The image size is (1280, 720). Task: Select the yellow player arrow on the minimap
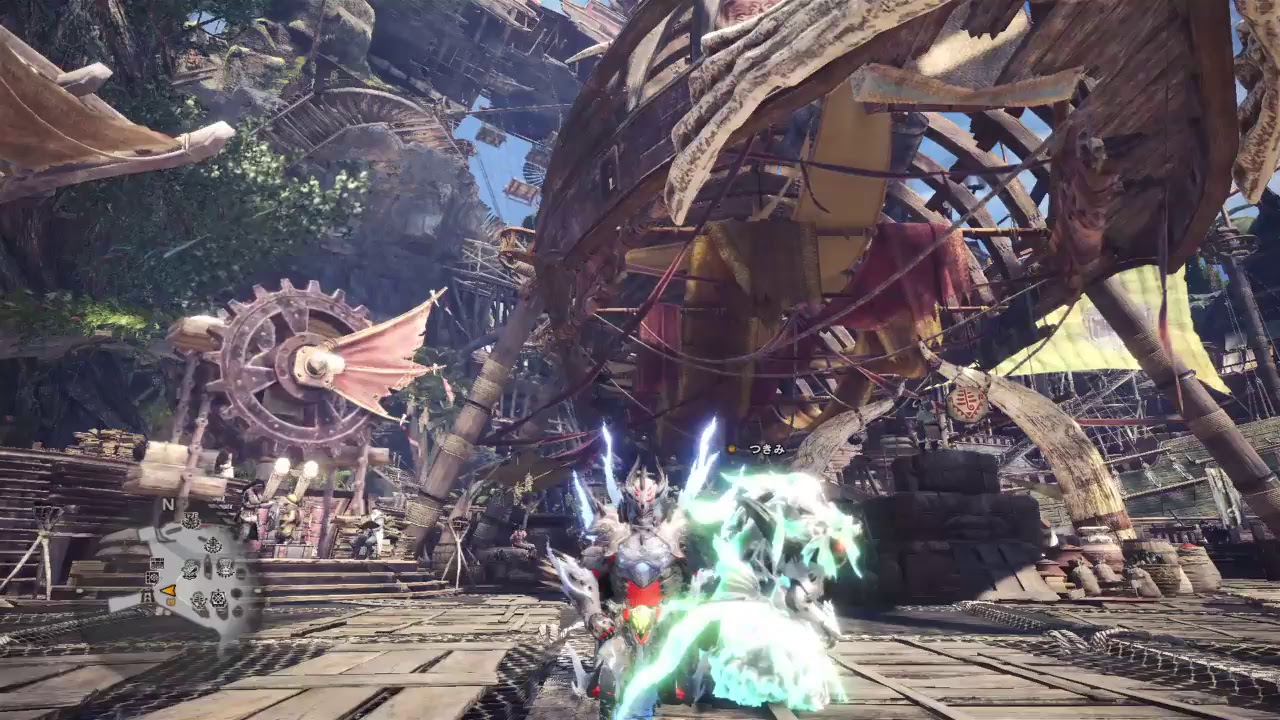[168, 590]
